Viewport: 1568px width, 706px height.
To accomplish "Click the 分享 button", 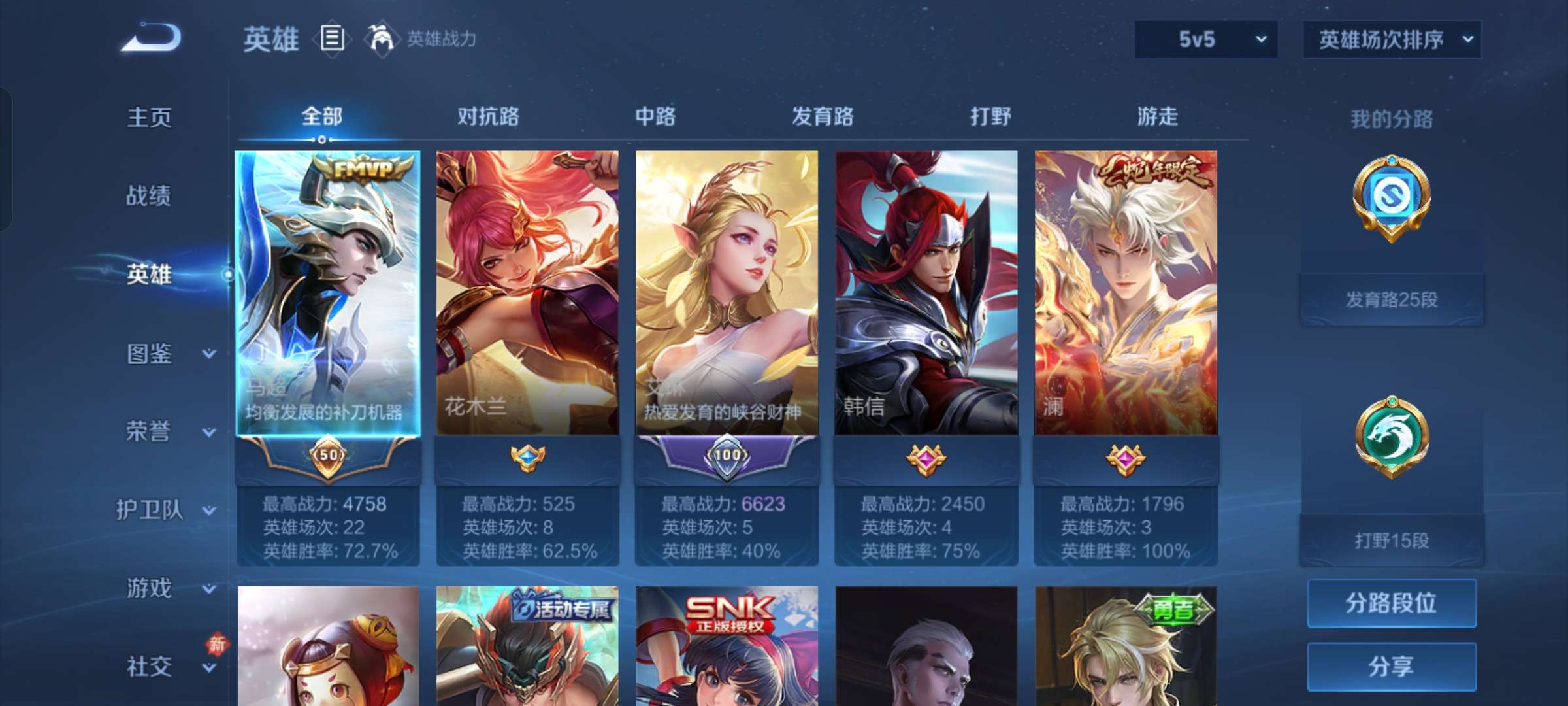I will point(1391,665).
